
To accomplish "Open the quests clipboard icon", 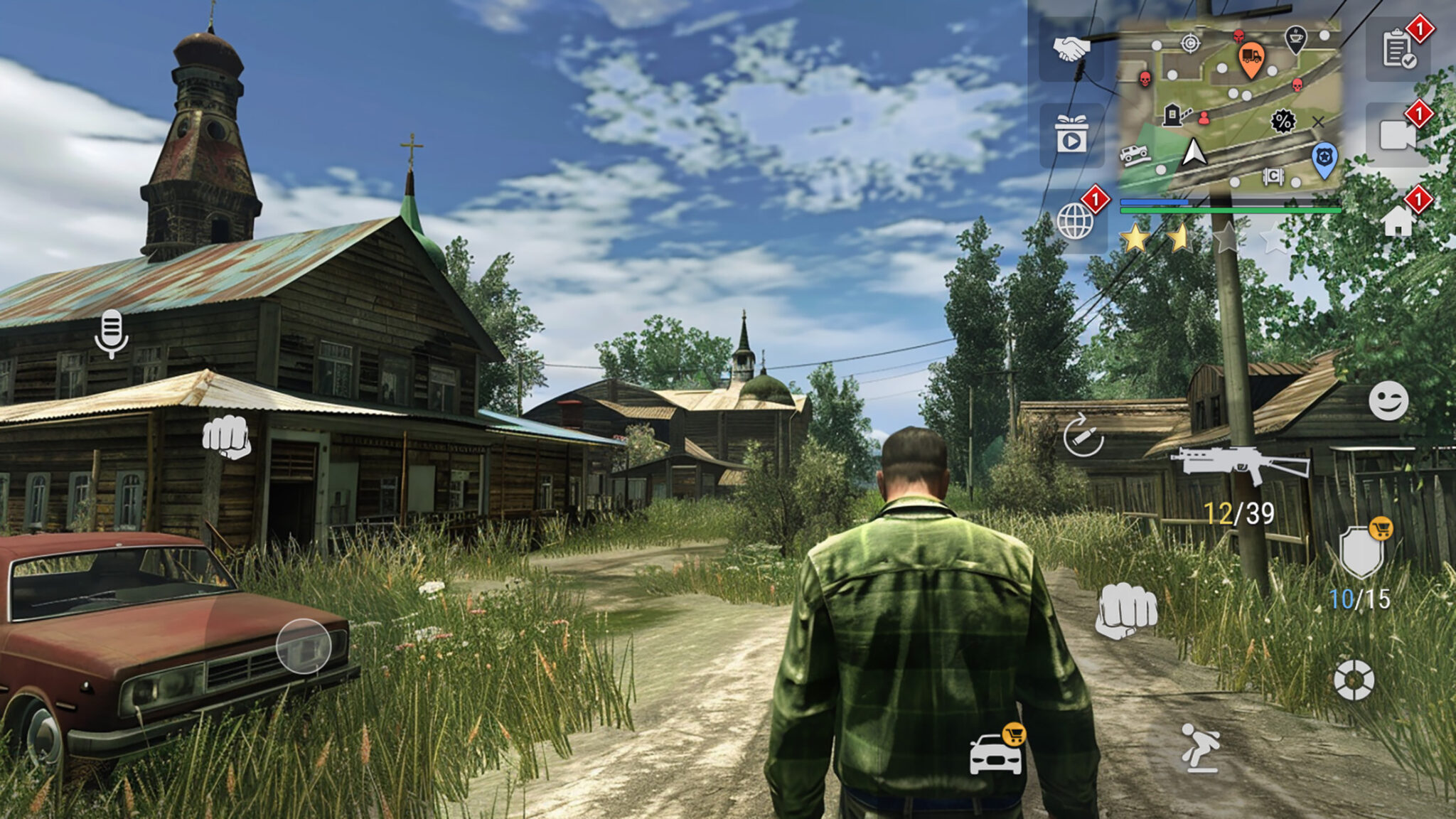I will 1396,50.
